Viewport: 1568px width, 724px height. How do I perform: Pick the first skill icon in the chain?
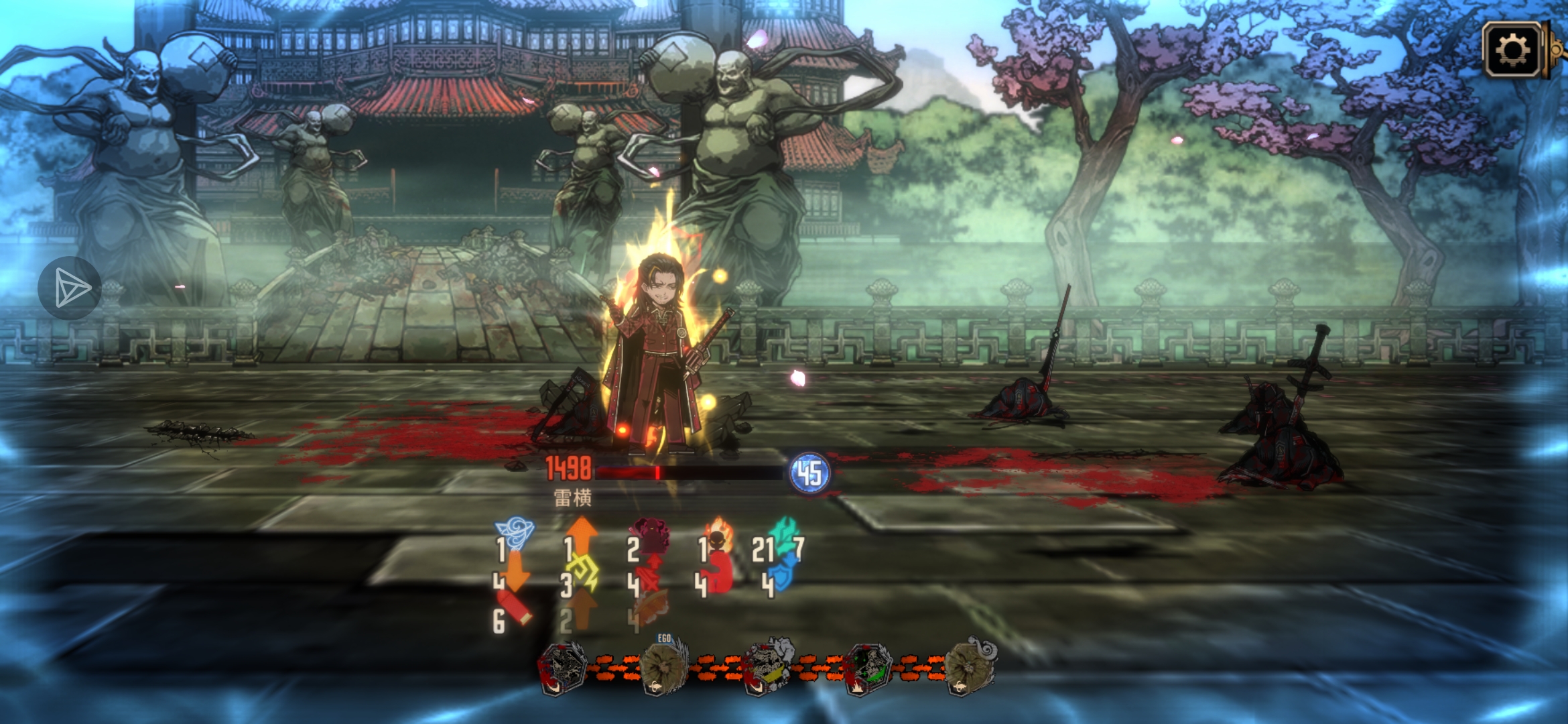coord(561,668)
